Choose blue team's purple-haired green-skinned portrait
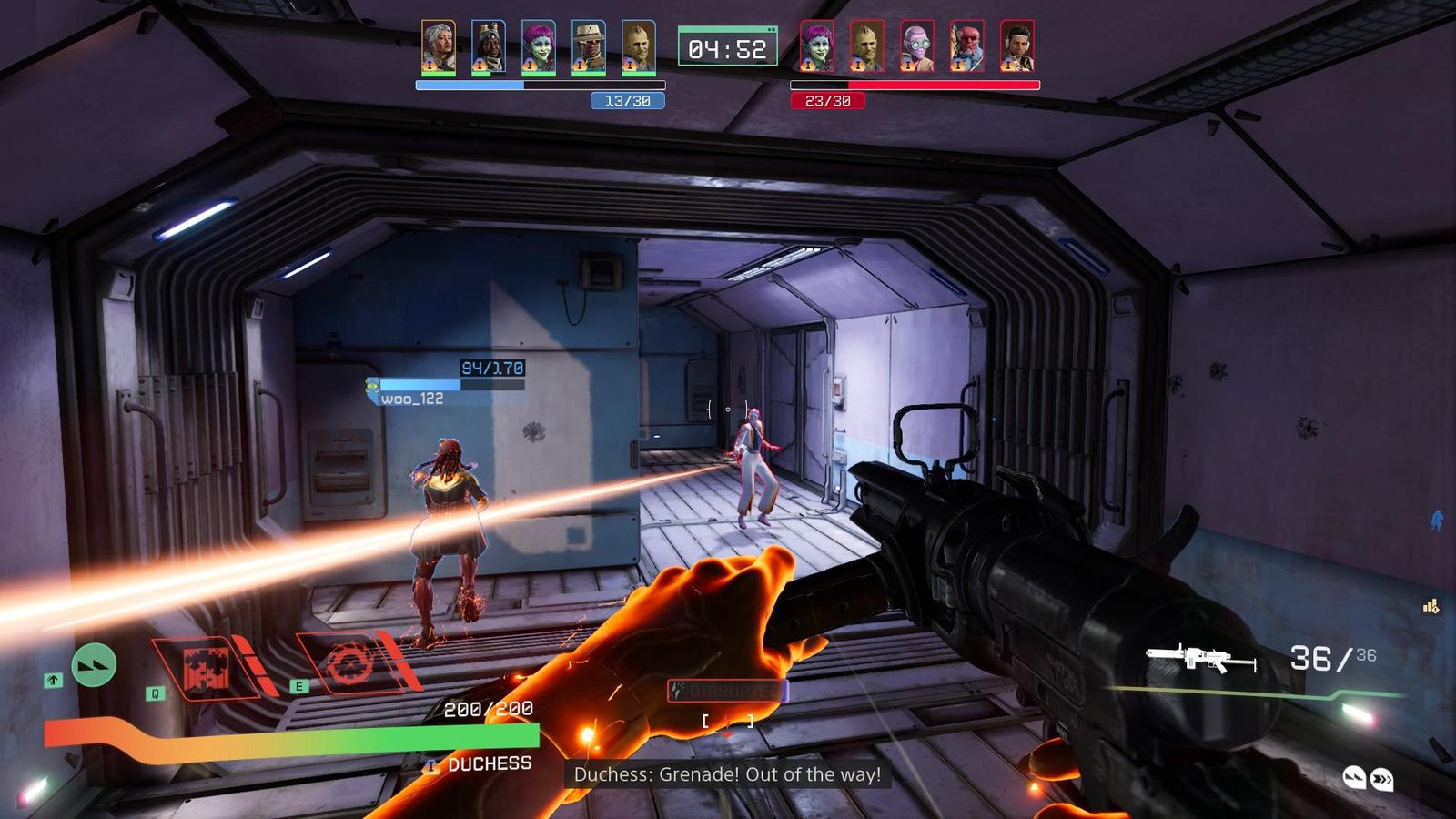This screenshot has height=819, width=1456. tap(539, 47)
